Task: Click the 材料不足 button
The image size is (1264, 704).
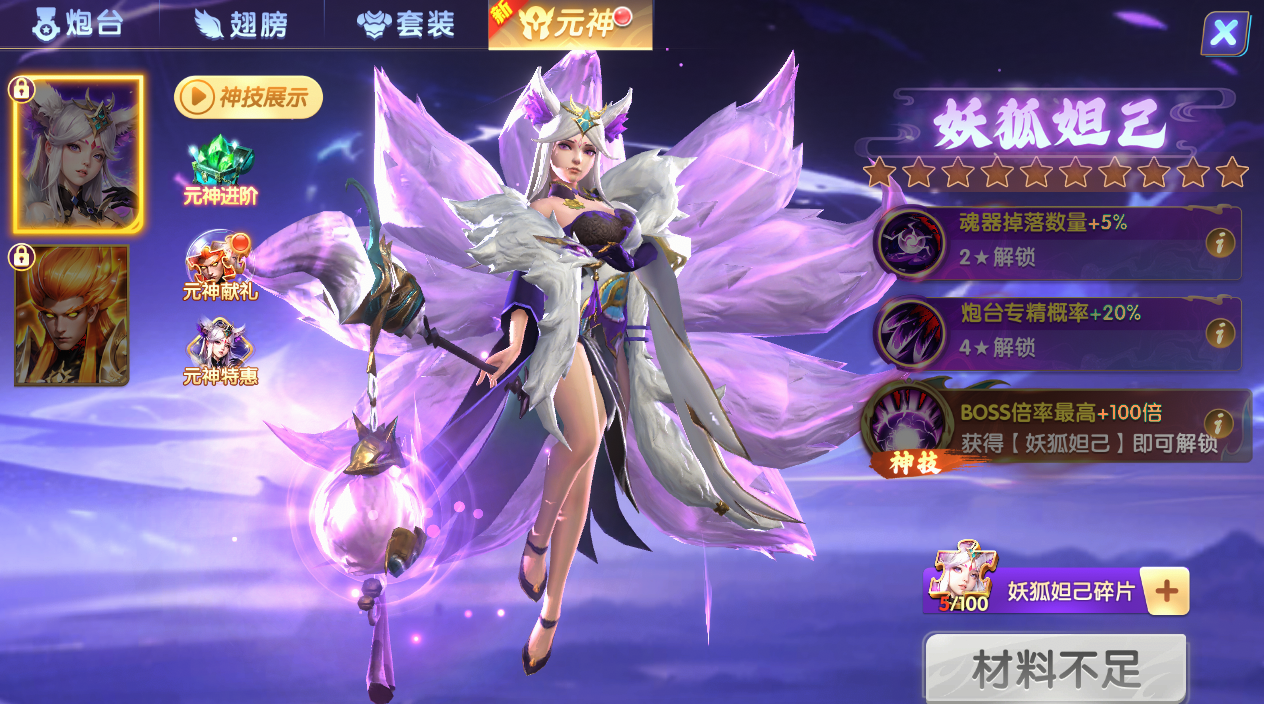Action: click(x=1055, y=669)
